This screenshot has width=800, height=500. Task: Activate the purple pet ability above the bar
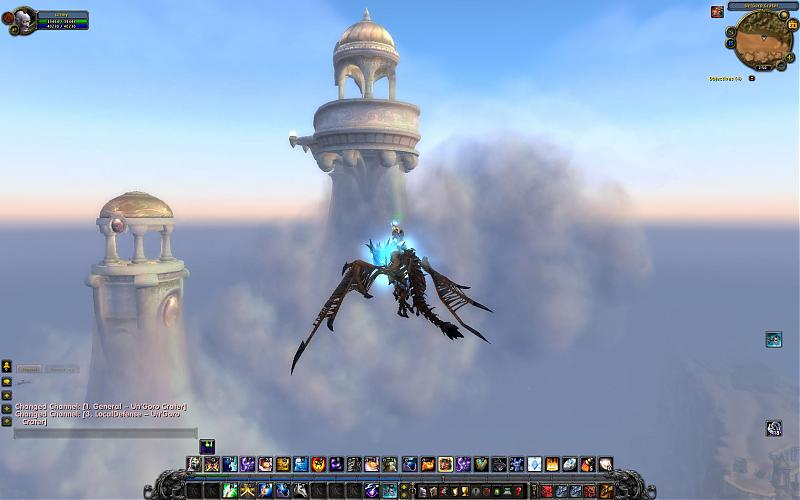[x=207, y=446]
